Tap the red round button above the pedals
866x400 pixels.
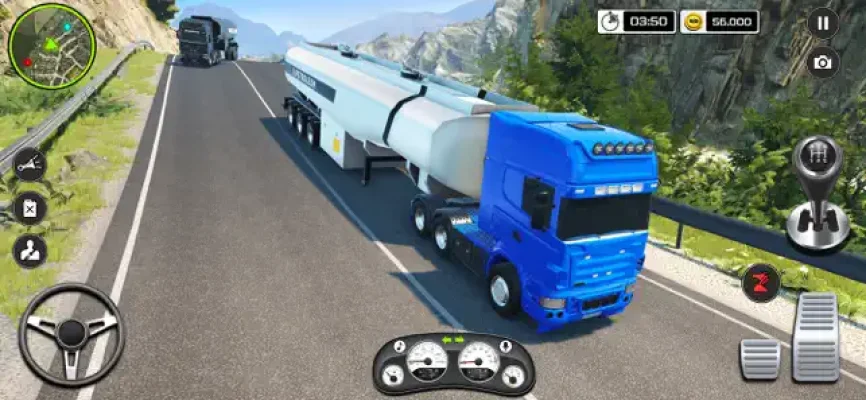click(763, 281)
